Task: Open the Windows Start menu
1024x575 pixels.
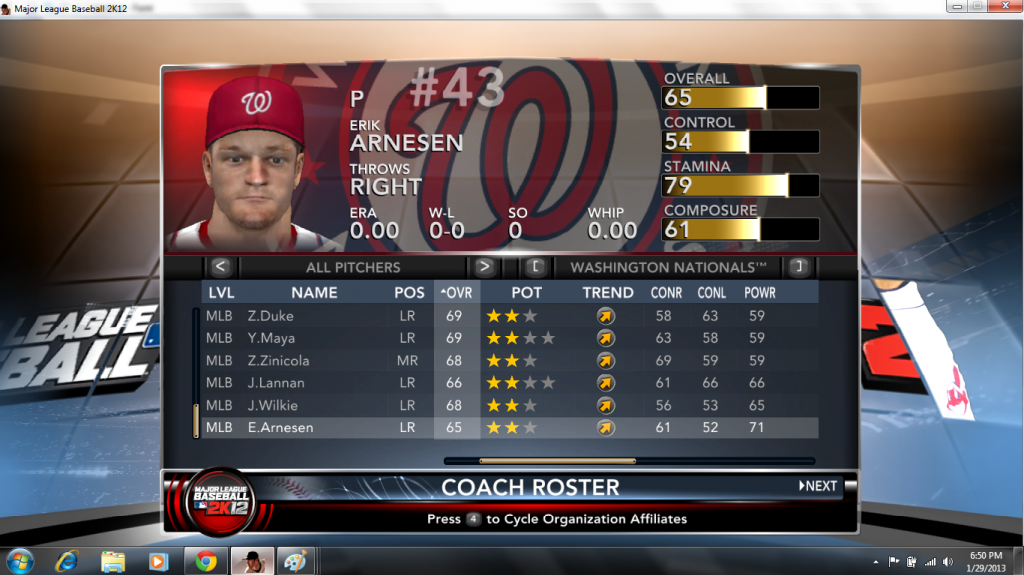Action: pyautogui.click(x=19, y=560)
